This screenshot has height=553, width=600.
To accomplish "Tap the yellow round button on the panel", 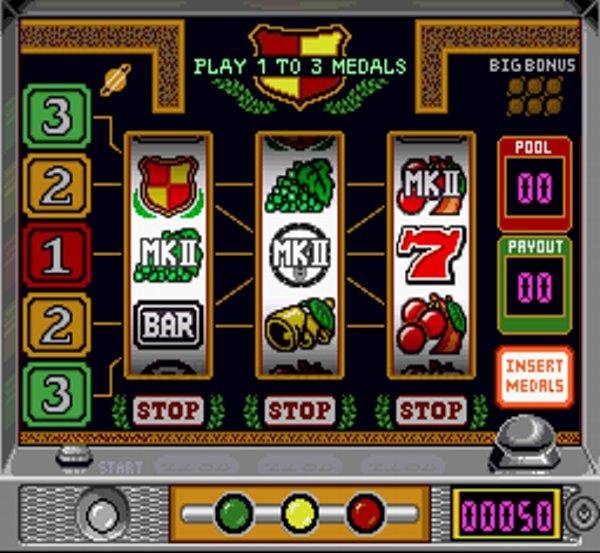I will pyautogui.click(x=299, y=513).
